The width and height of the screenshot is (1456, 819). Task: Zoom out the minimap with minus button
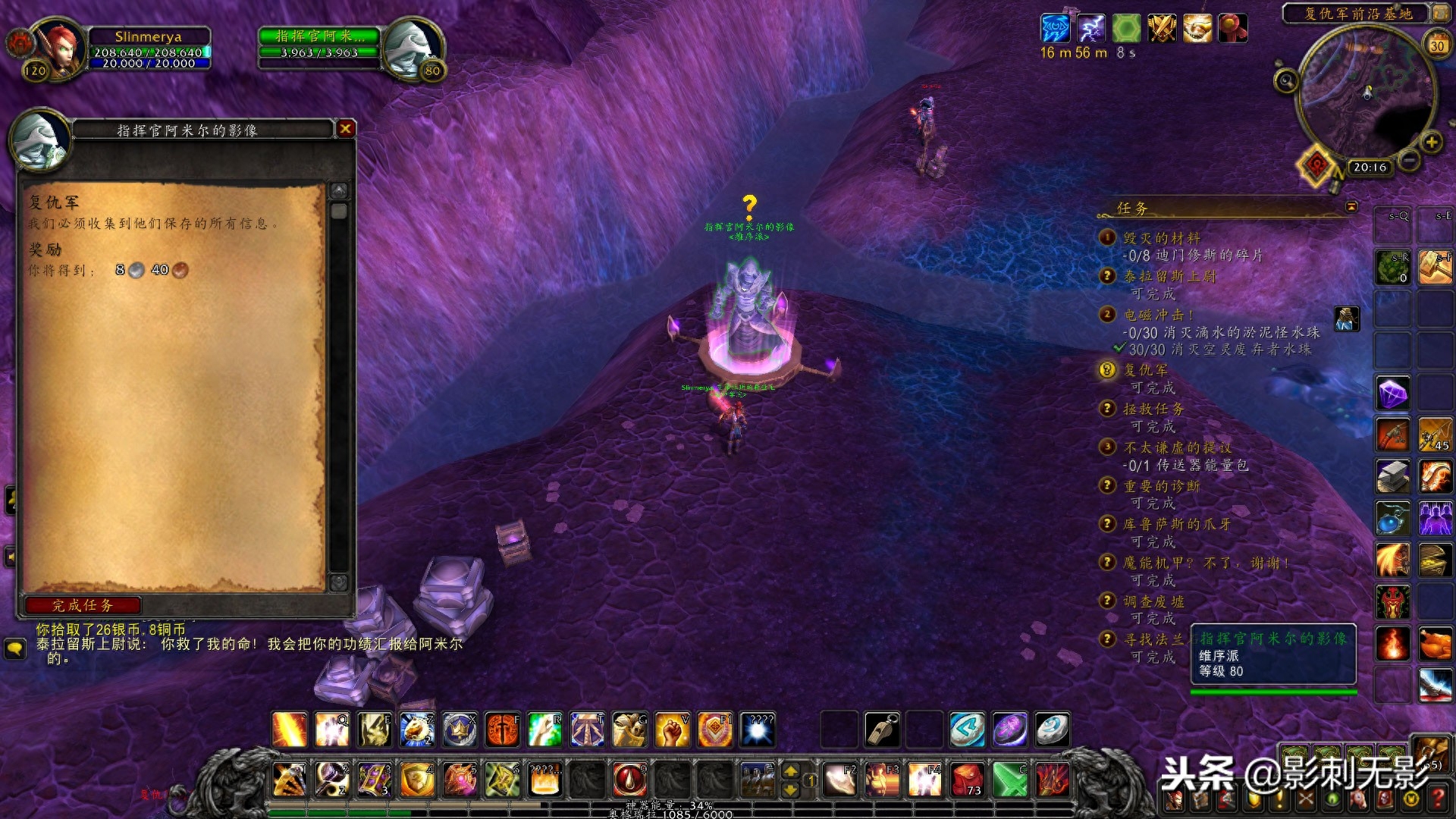tap(1409, 160)
